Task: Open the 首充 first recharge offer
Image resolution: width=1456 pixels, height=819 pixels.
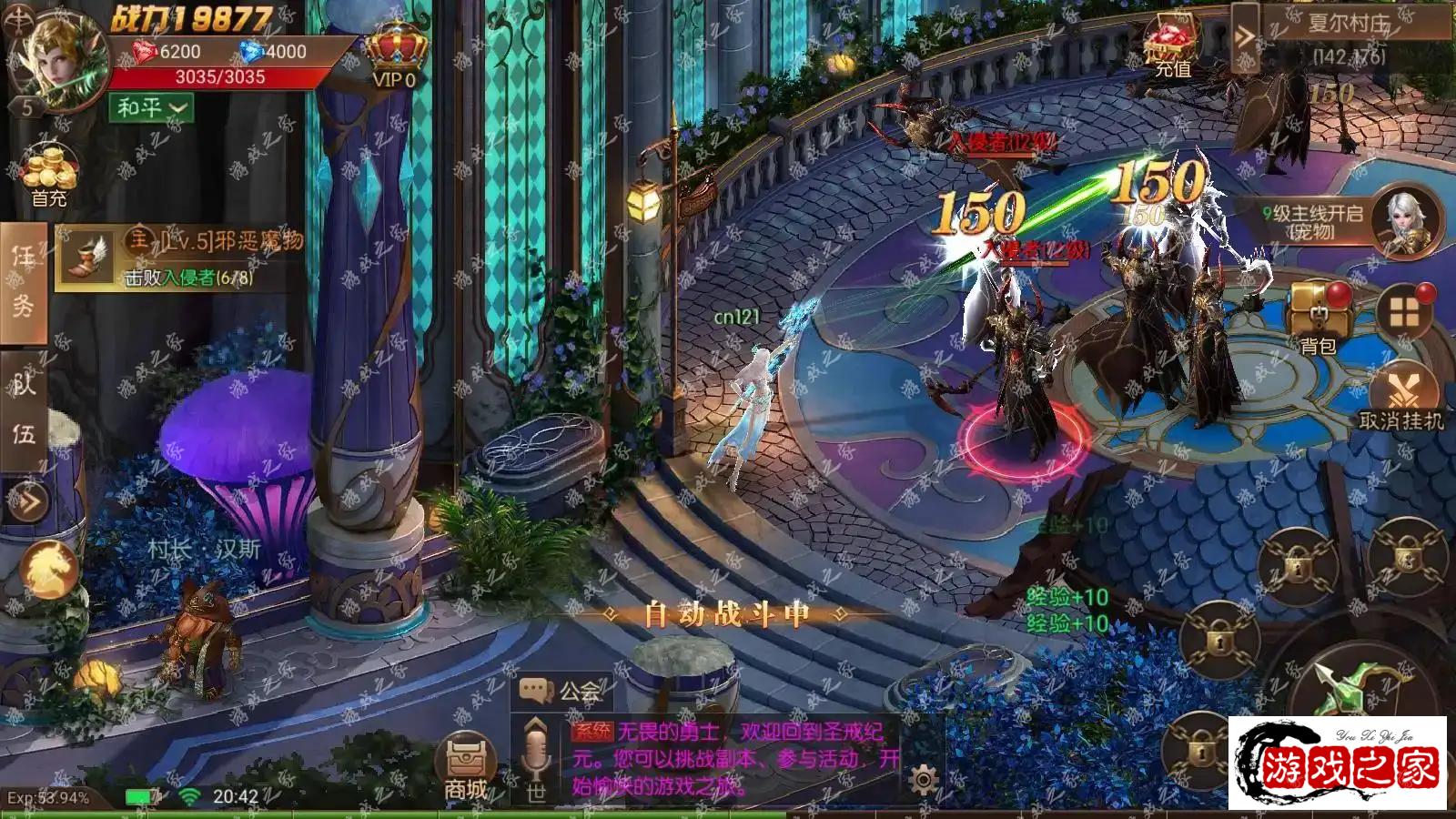Action: (49, 175)
